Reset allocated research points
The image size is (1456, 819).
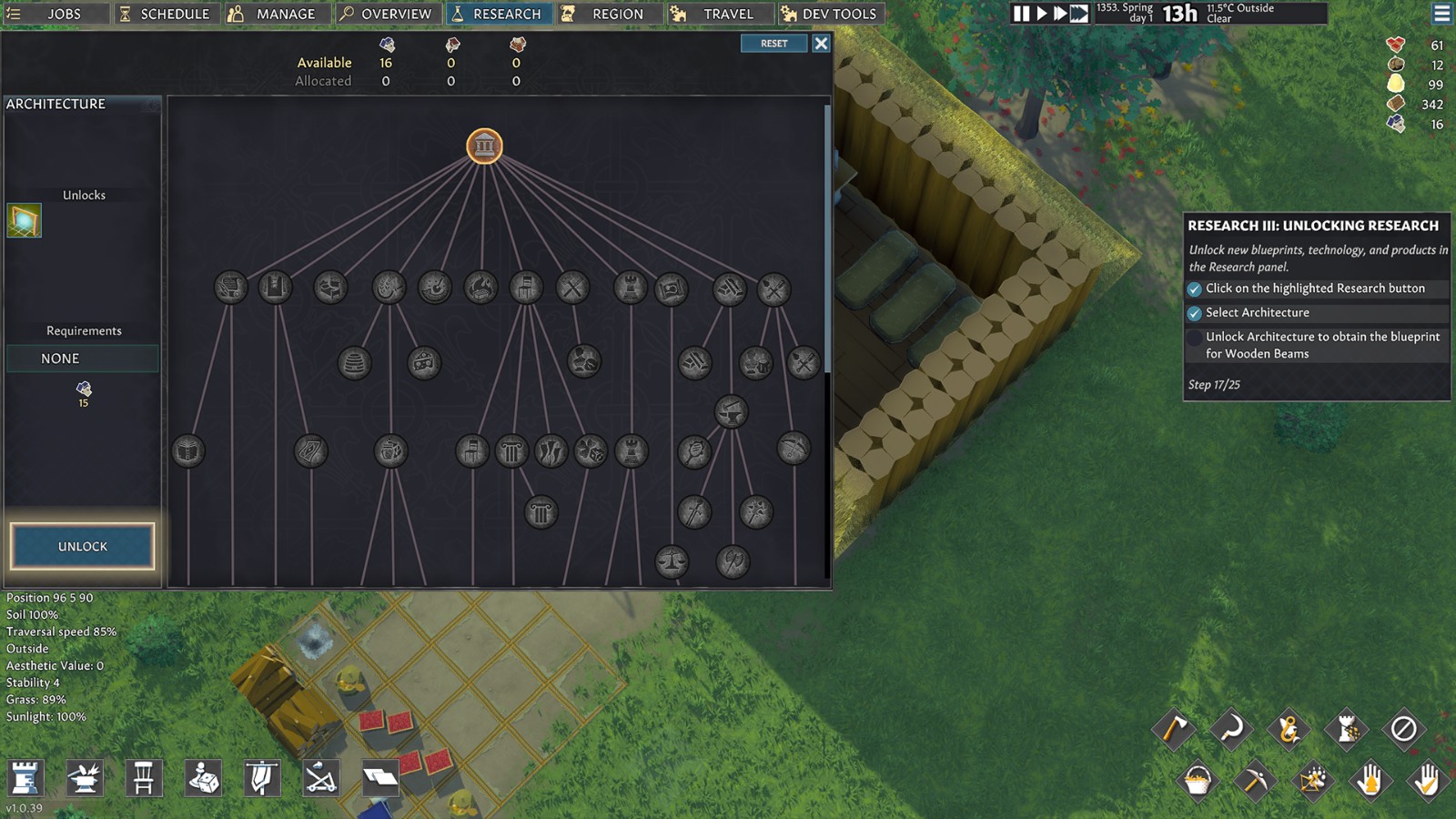coord(773,44)
